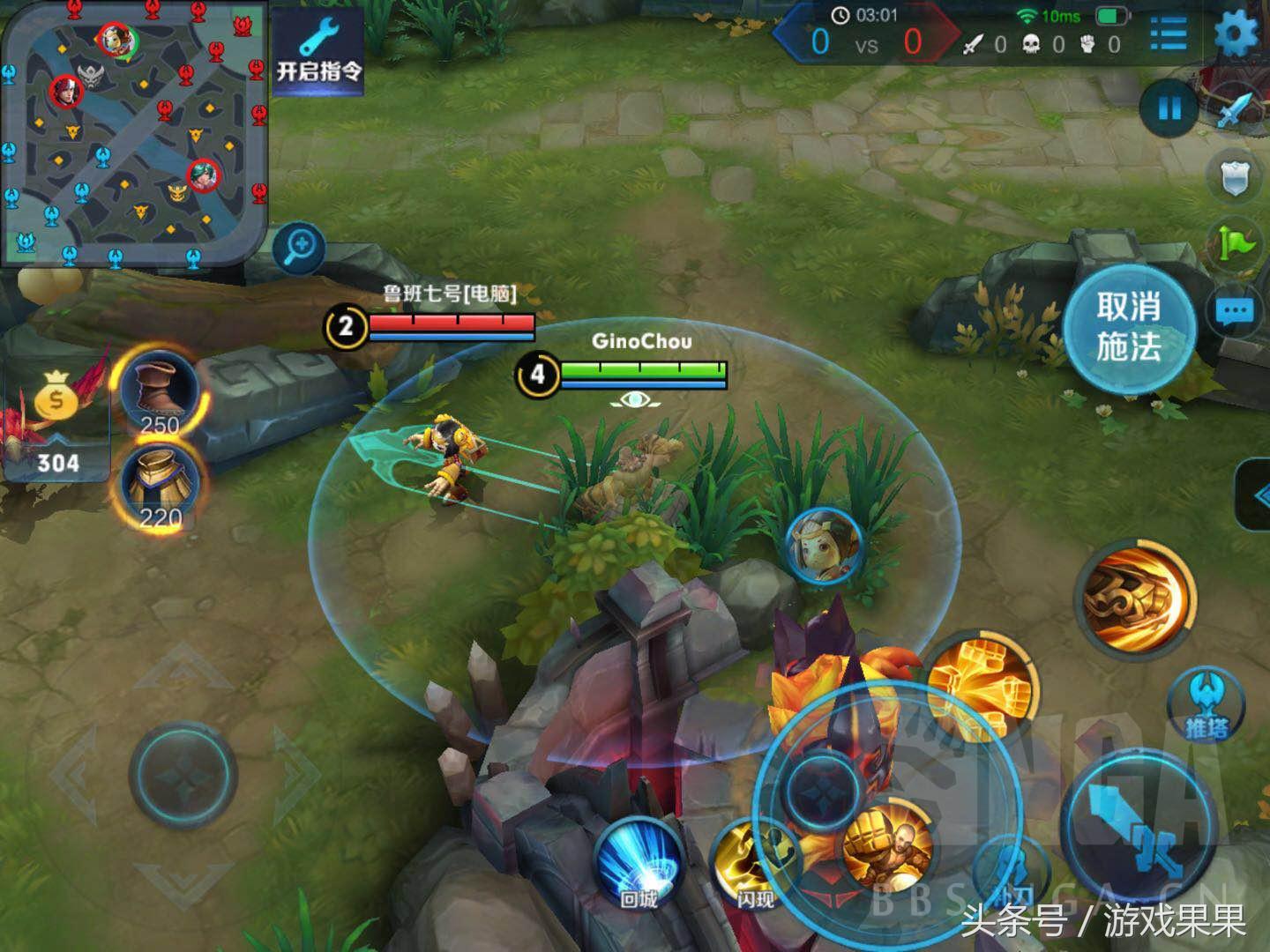Open the chat bubble messages
Screen dimensions: 1270x952
pos(1235,311)
